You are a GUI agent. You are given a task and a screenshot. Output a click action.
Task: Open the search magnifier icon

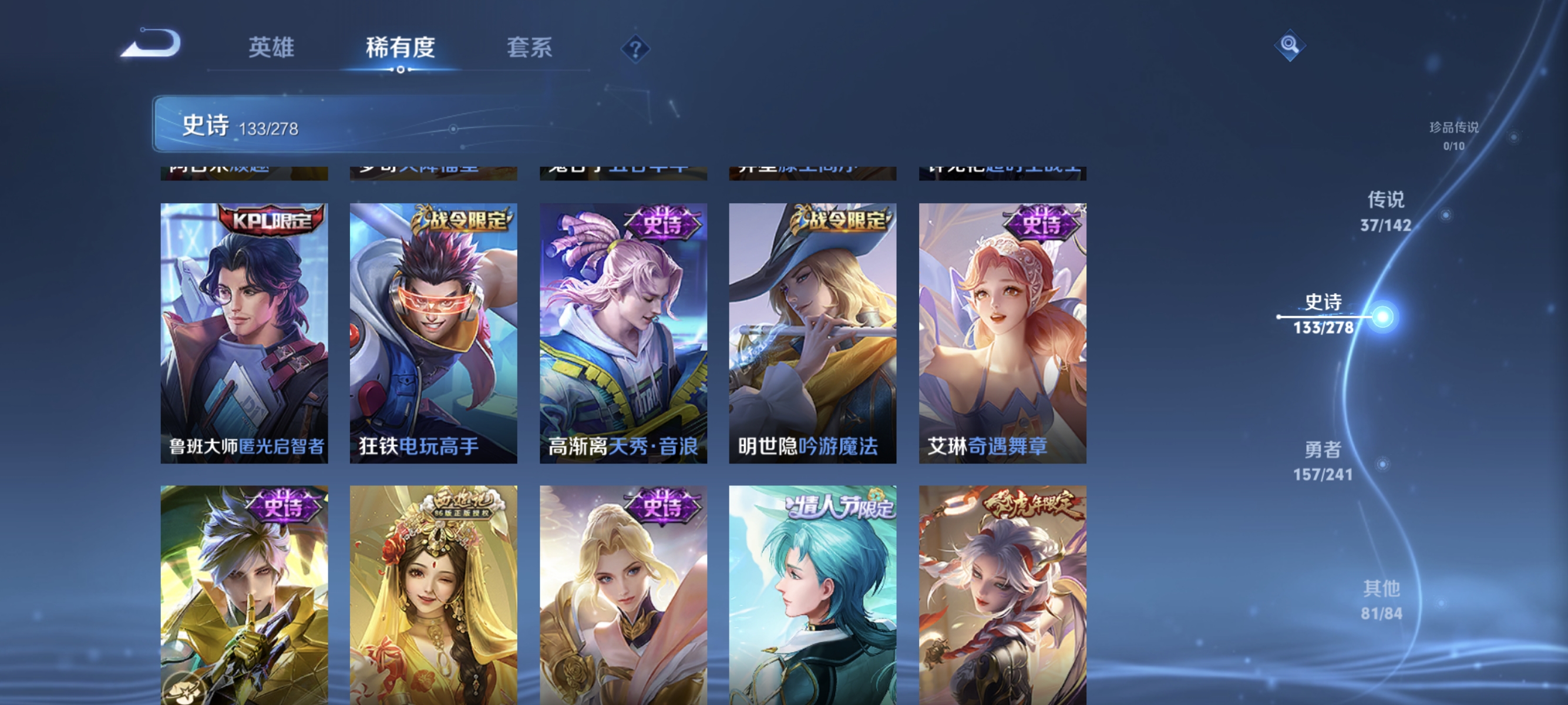[x=1290, y=45]
